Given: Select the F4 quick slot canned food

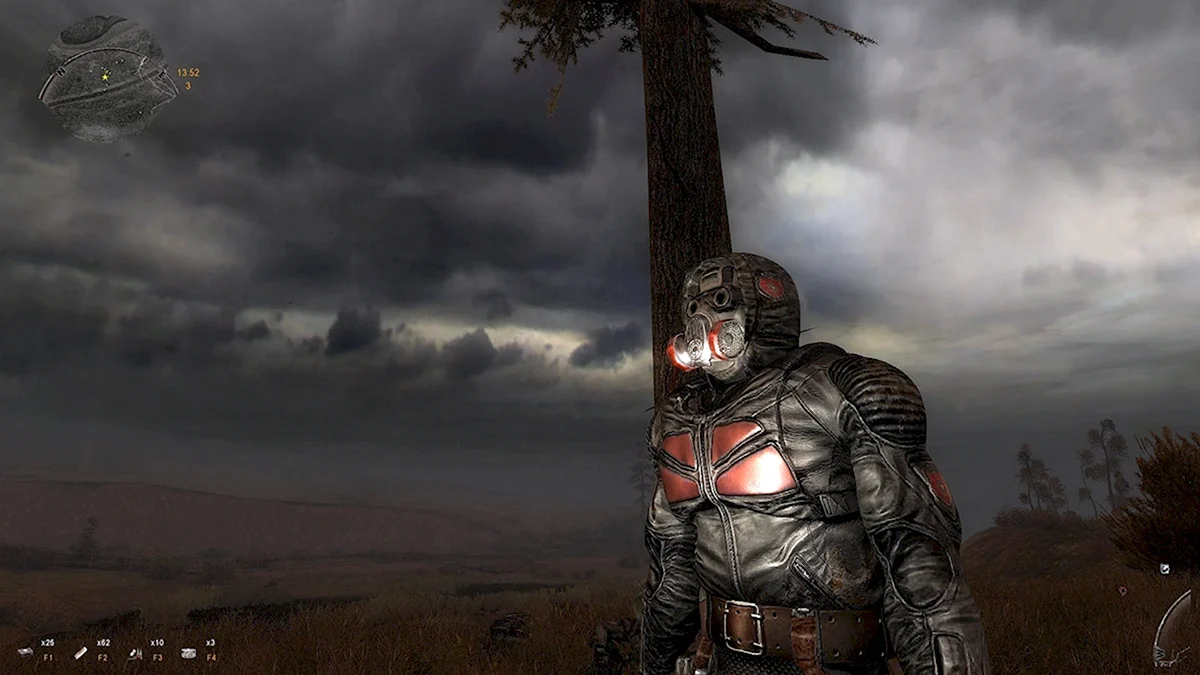Looking at the screenshot, I should [189, 652].
